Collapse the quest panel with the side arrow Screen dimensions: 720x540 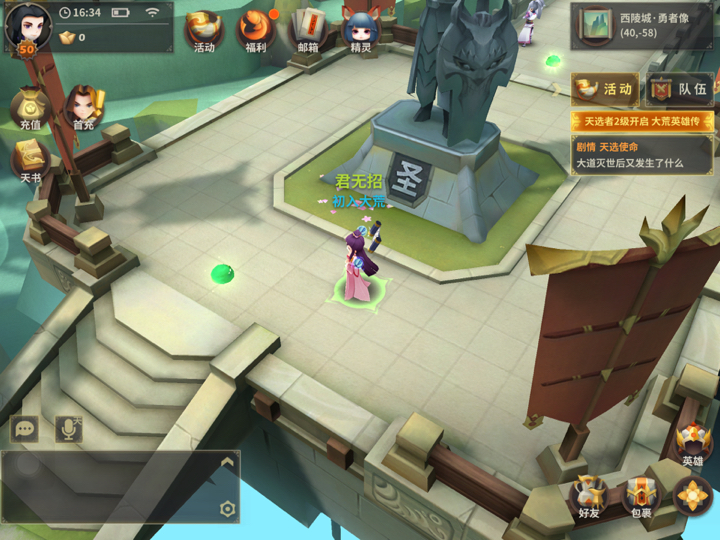click(558, 89)
